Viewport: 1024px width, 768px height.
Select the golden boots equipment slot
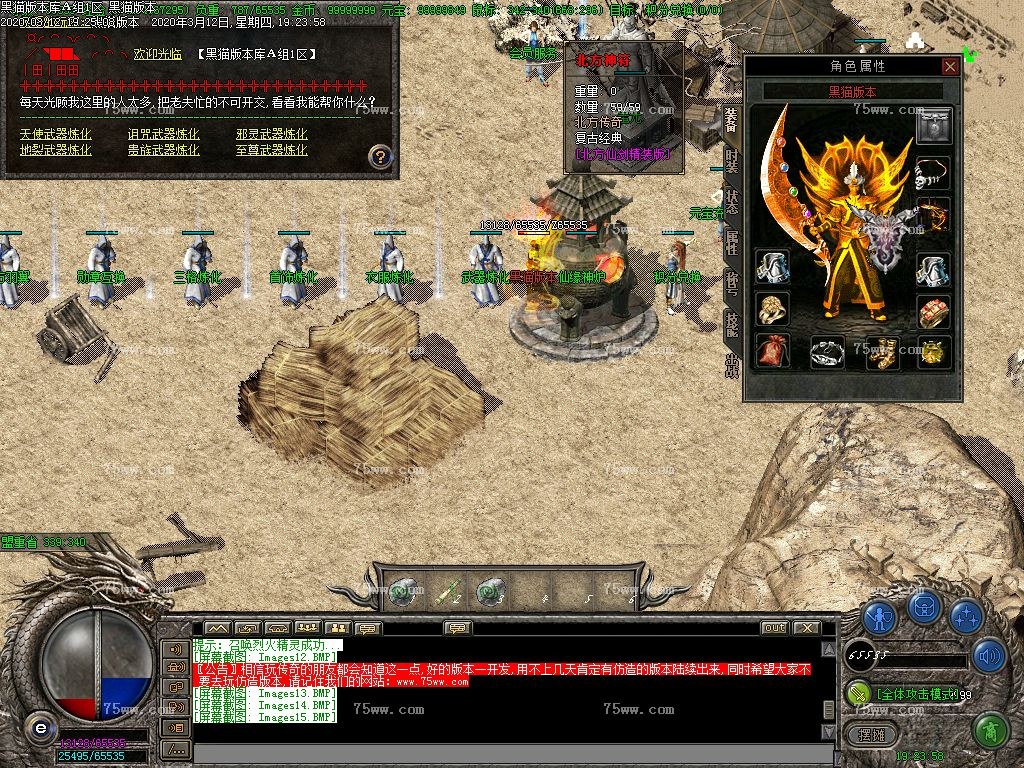pos(882,352)
